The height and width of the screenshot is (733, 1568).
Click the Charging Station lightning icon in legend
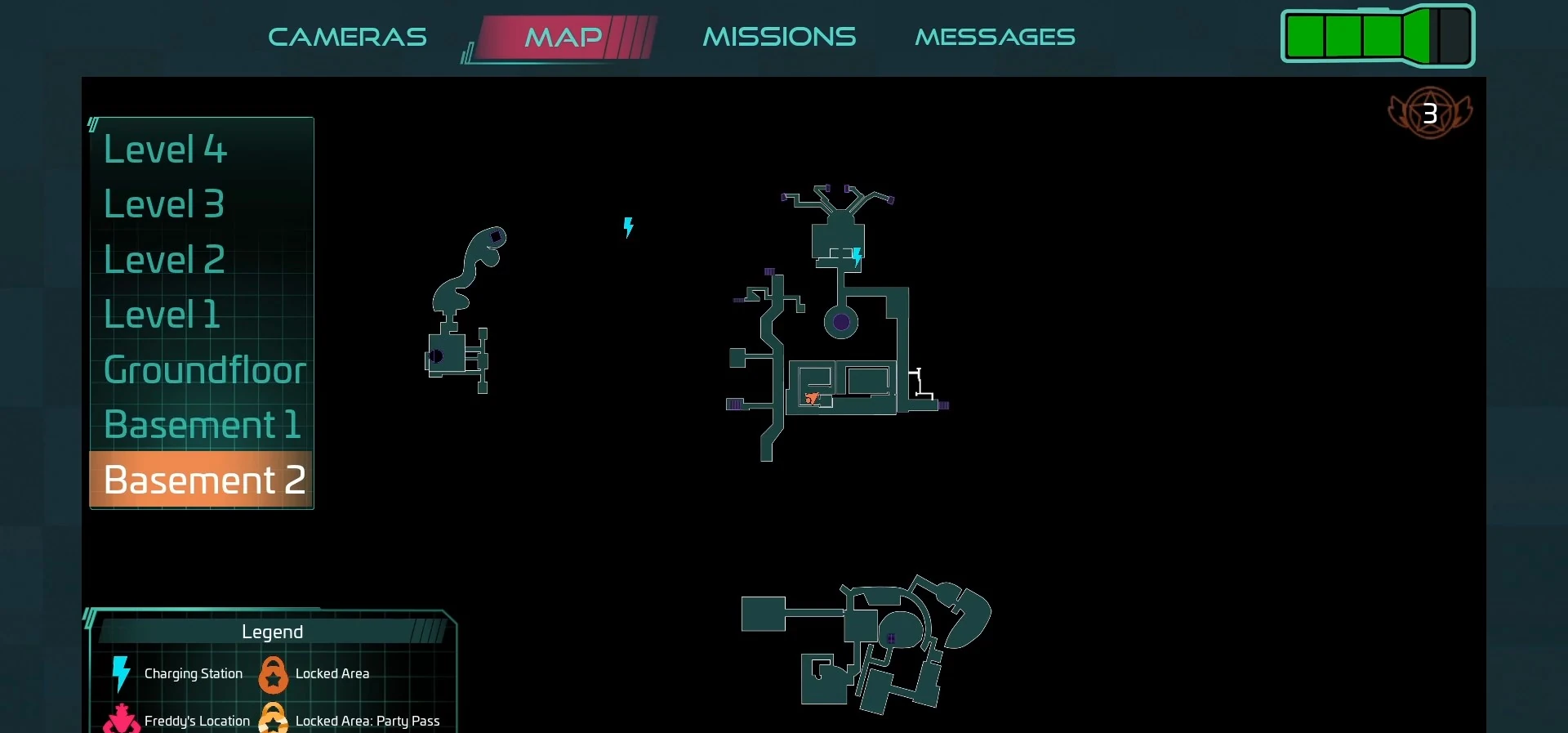(120, 675)
